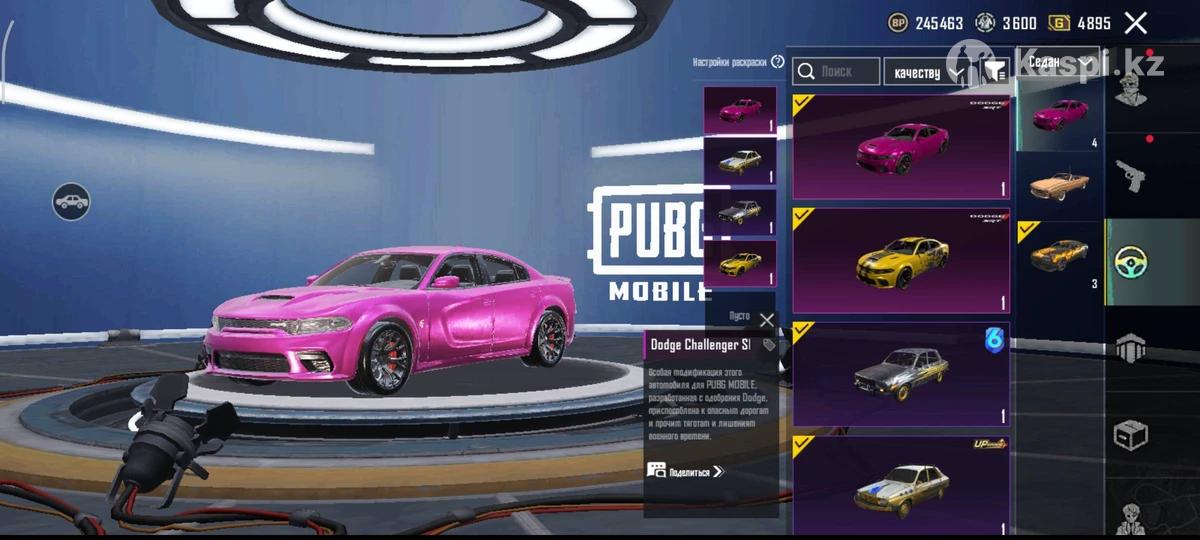Switch to the character outfit tab

[x=1131, y=92]
